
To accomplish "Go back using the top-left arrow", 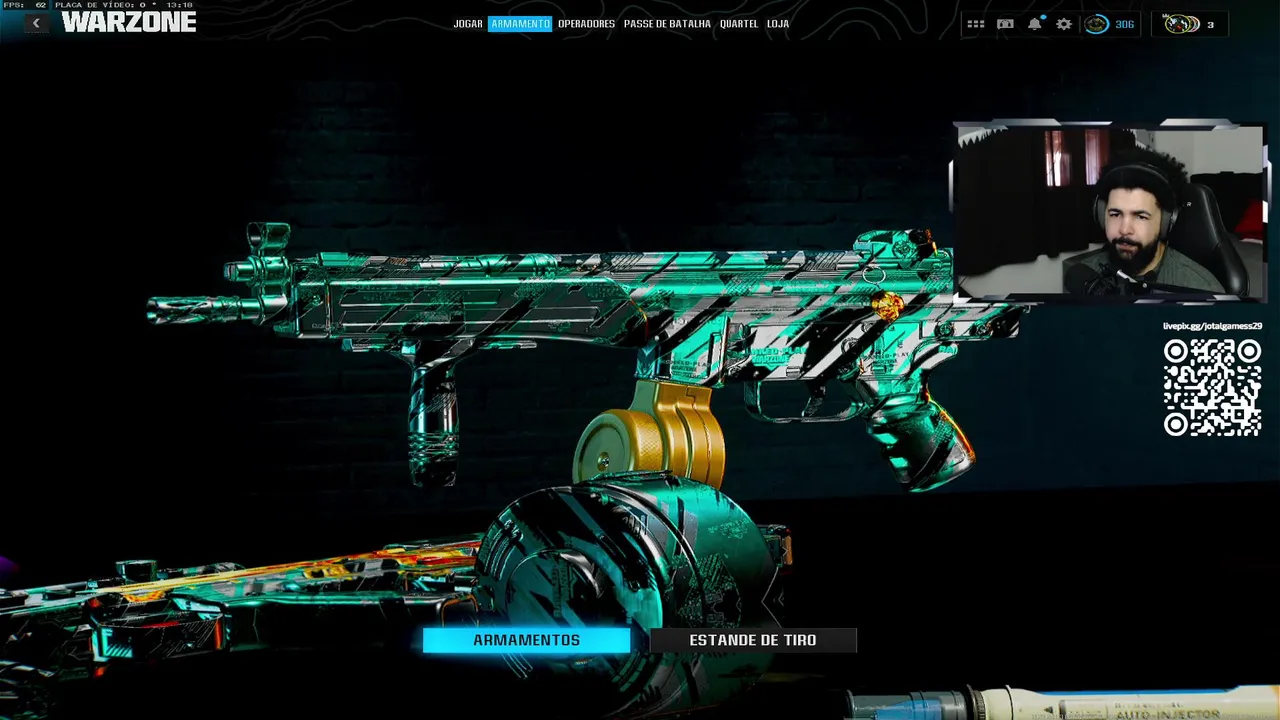I will [x=36, y=23].
